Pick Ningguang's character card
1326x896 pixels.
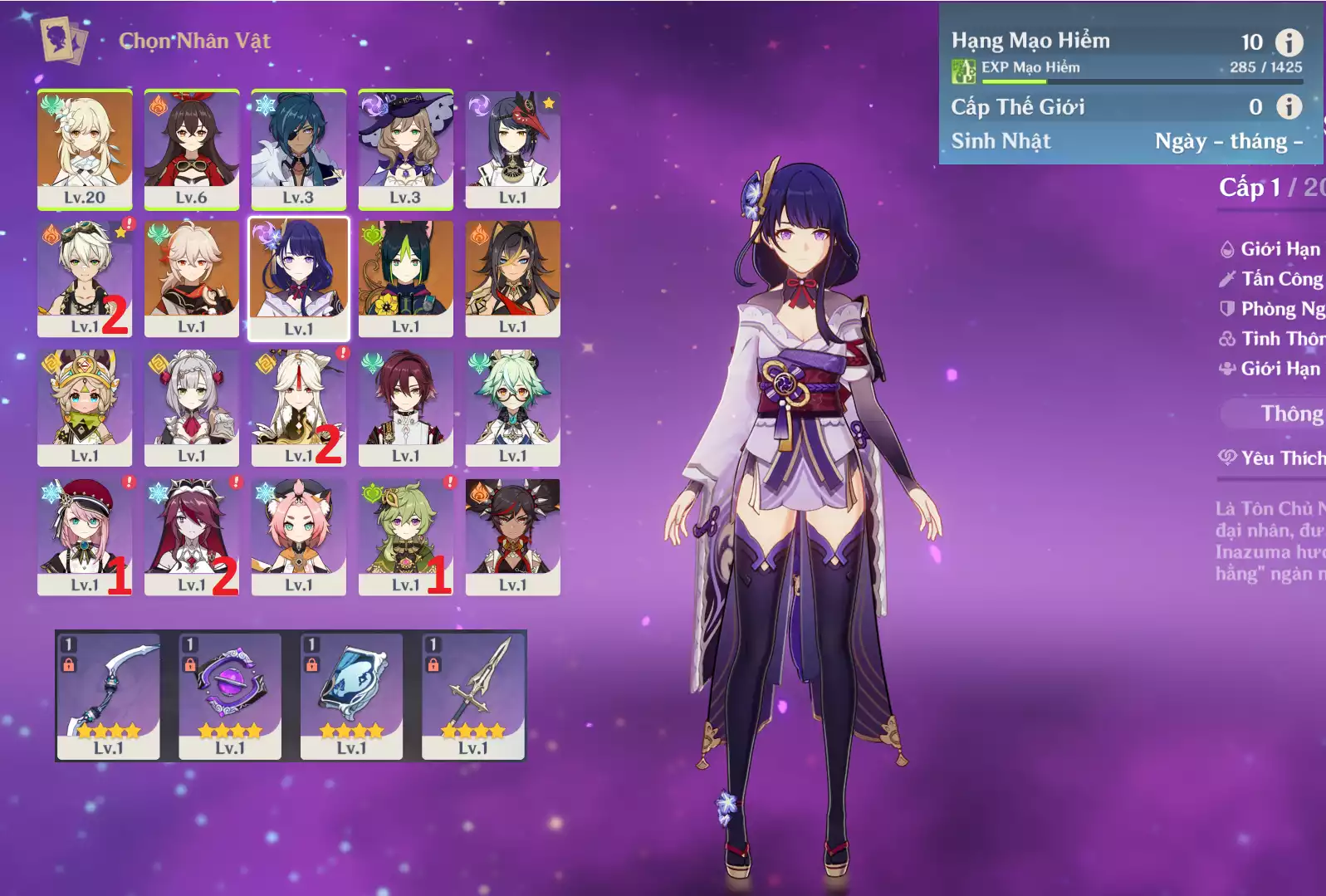tap(299, 407)
